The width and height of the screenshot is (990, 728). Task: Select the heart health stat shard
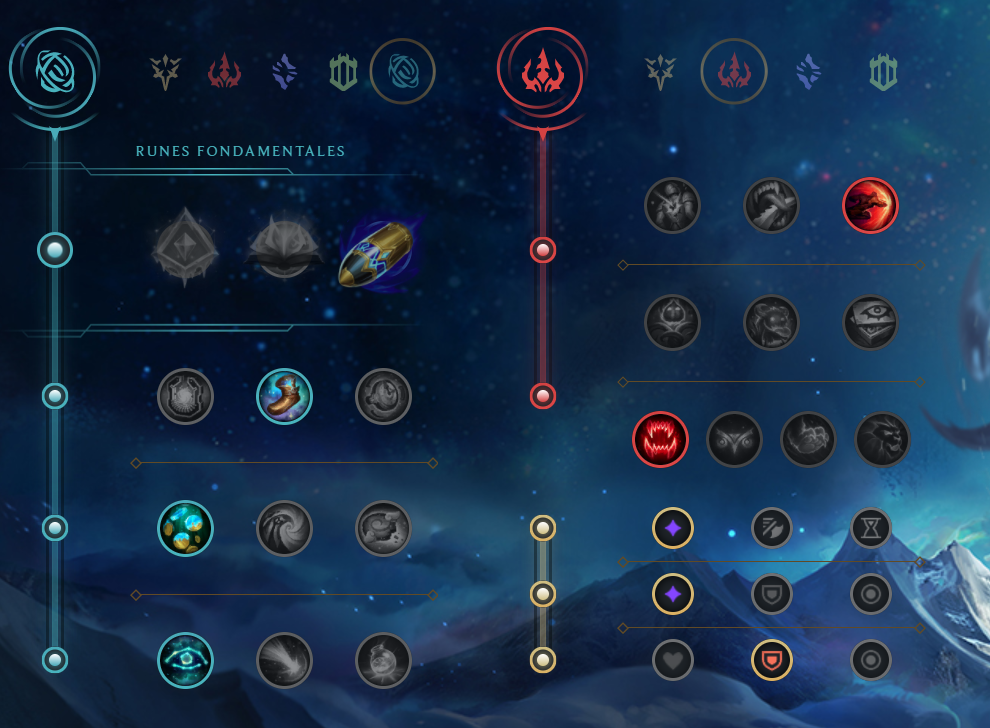pyautogui.click(x=672, y=660)
